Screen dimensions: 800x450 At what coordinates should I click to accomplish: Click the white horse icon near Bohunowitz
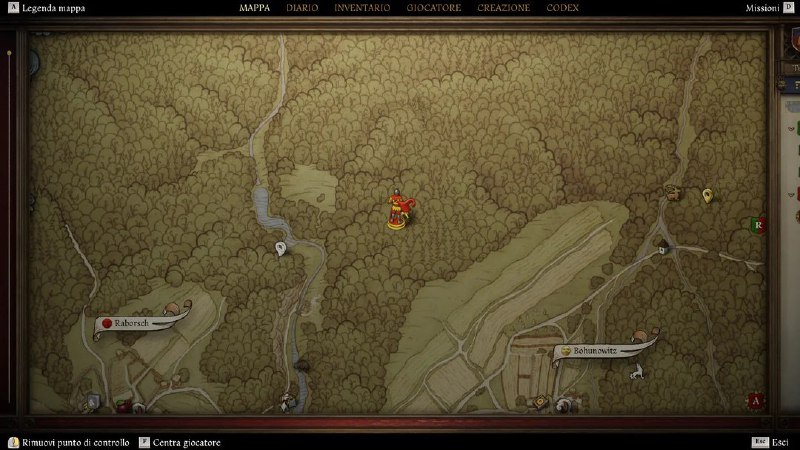tap(635, 373)
